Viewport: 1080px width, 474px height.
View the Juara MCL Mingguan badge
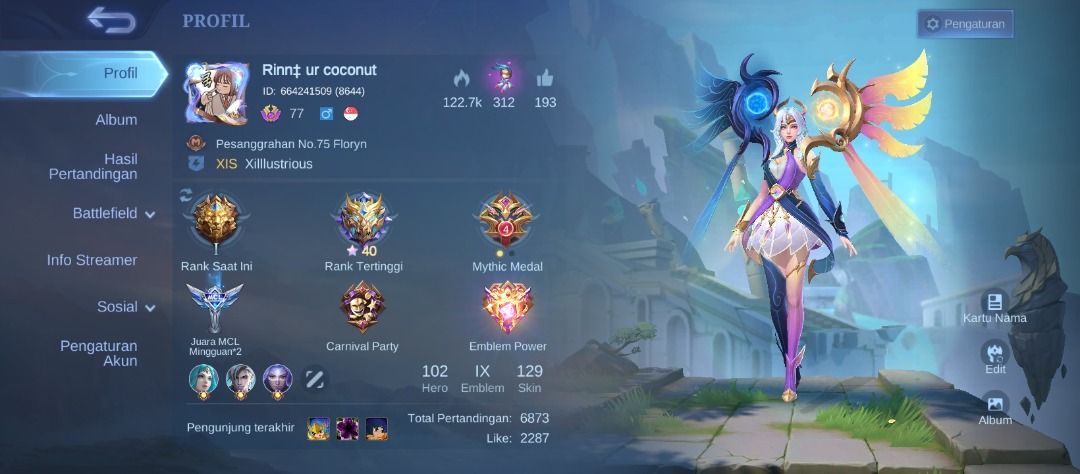(215, 306)
